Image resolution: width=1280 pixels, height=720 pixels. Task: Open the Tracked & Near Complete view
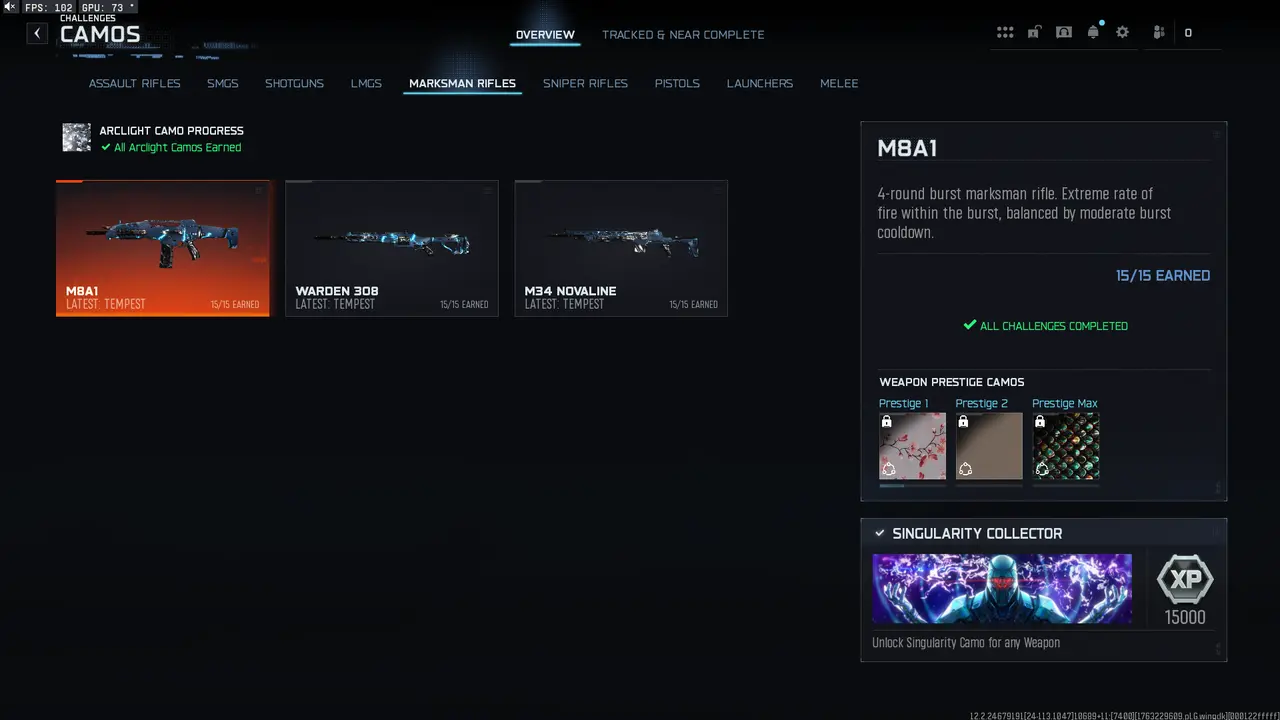[x=683, y=34]
